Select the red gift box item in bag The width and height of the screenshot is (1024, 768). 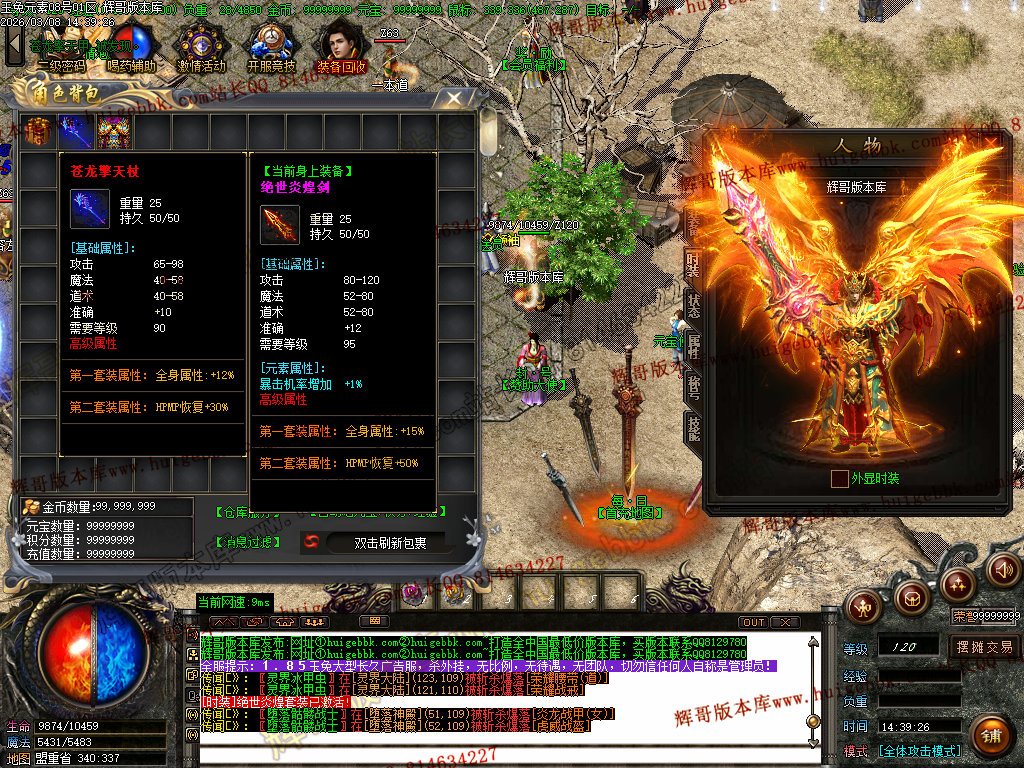[x=38, y=131]
